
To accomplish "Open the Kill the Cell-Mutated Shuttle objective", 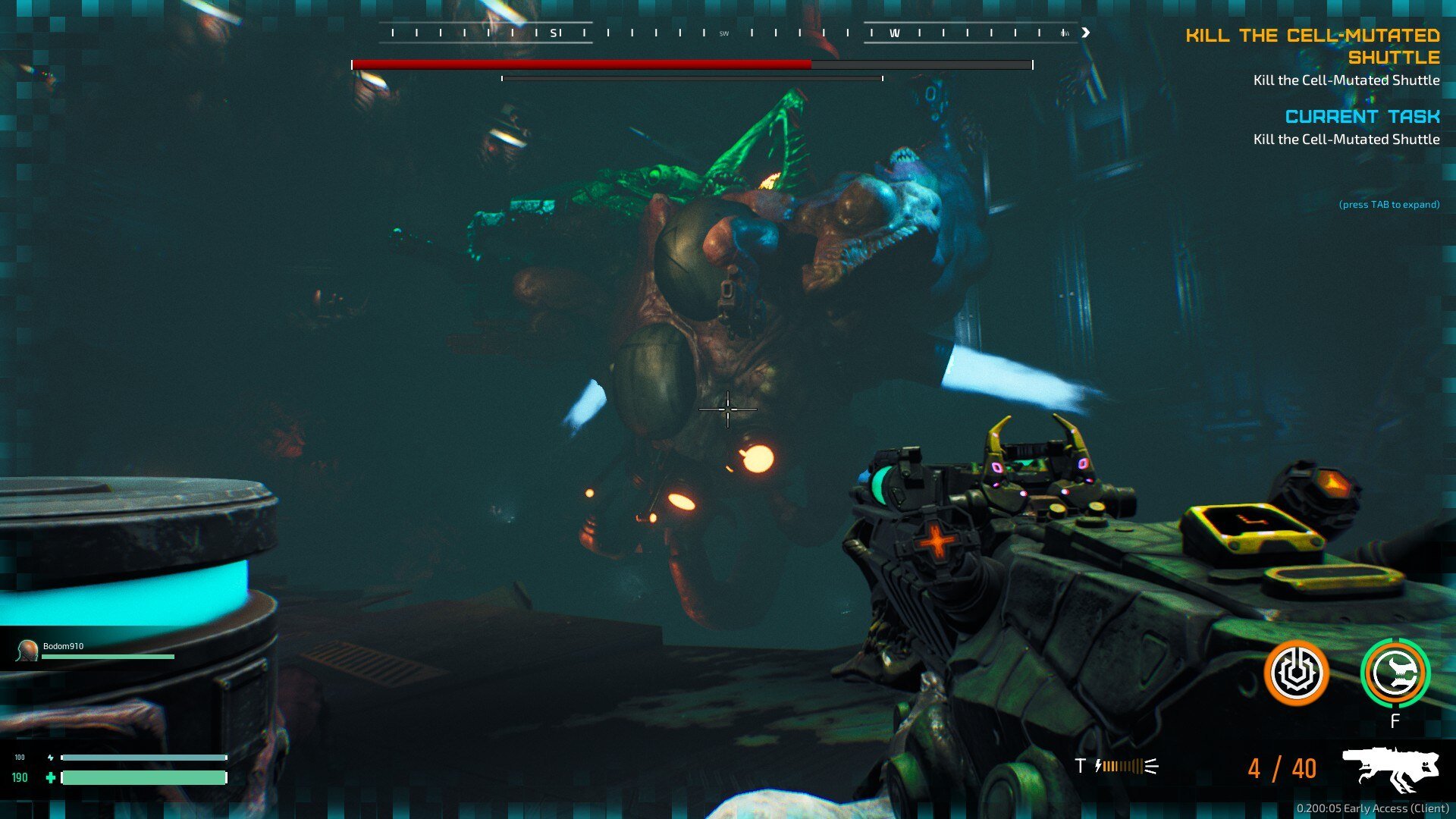I will (x=1313, y=46).
